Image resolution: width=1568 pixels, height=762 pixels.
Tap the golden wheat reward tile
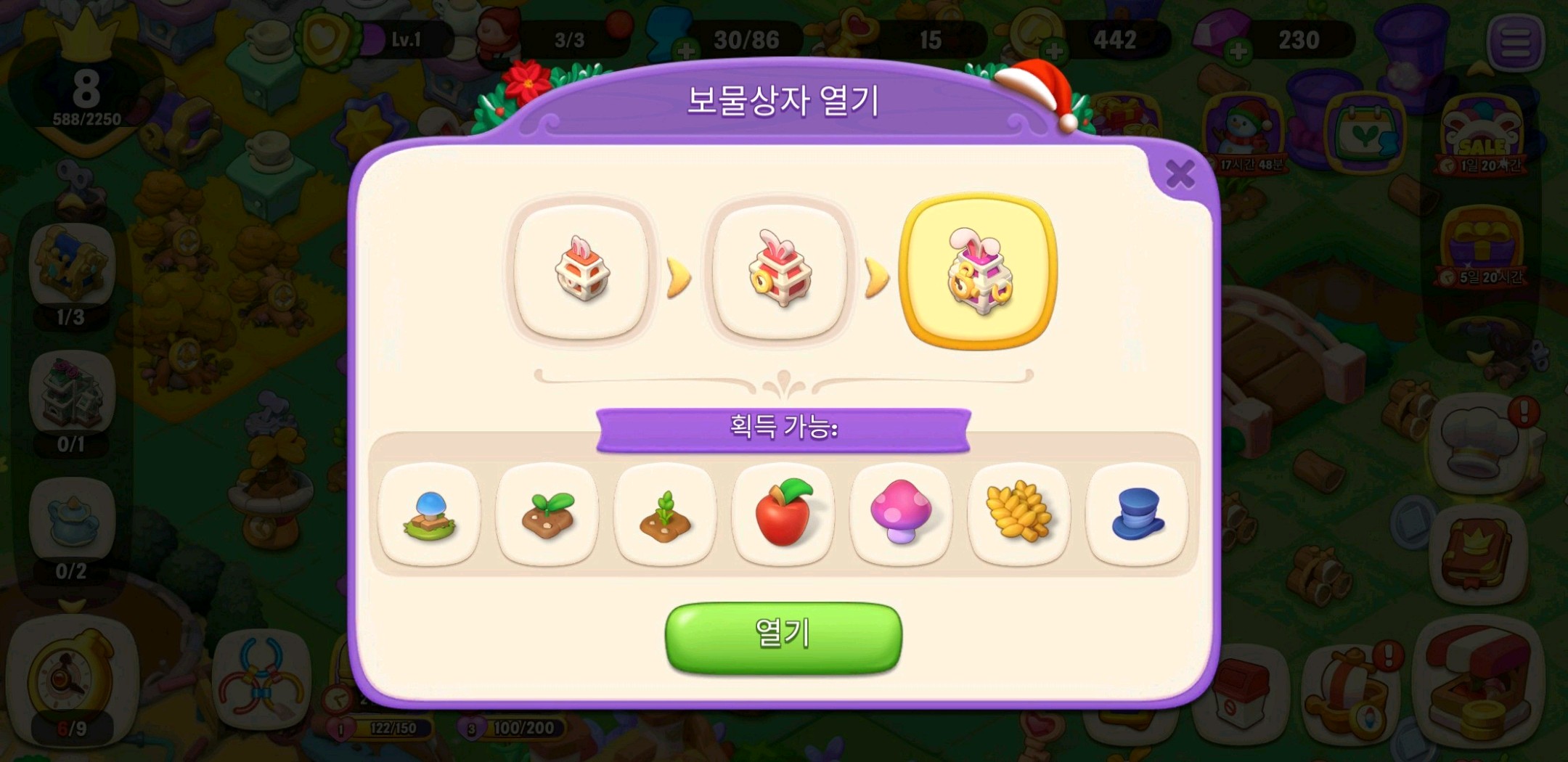(x=1019, y=515)
